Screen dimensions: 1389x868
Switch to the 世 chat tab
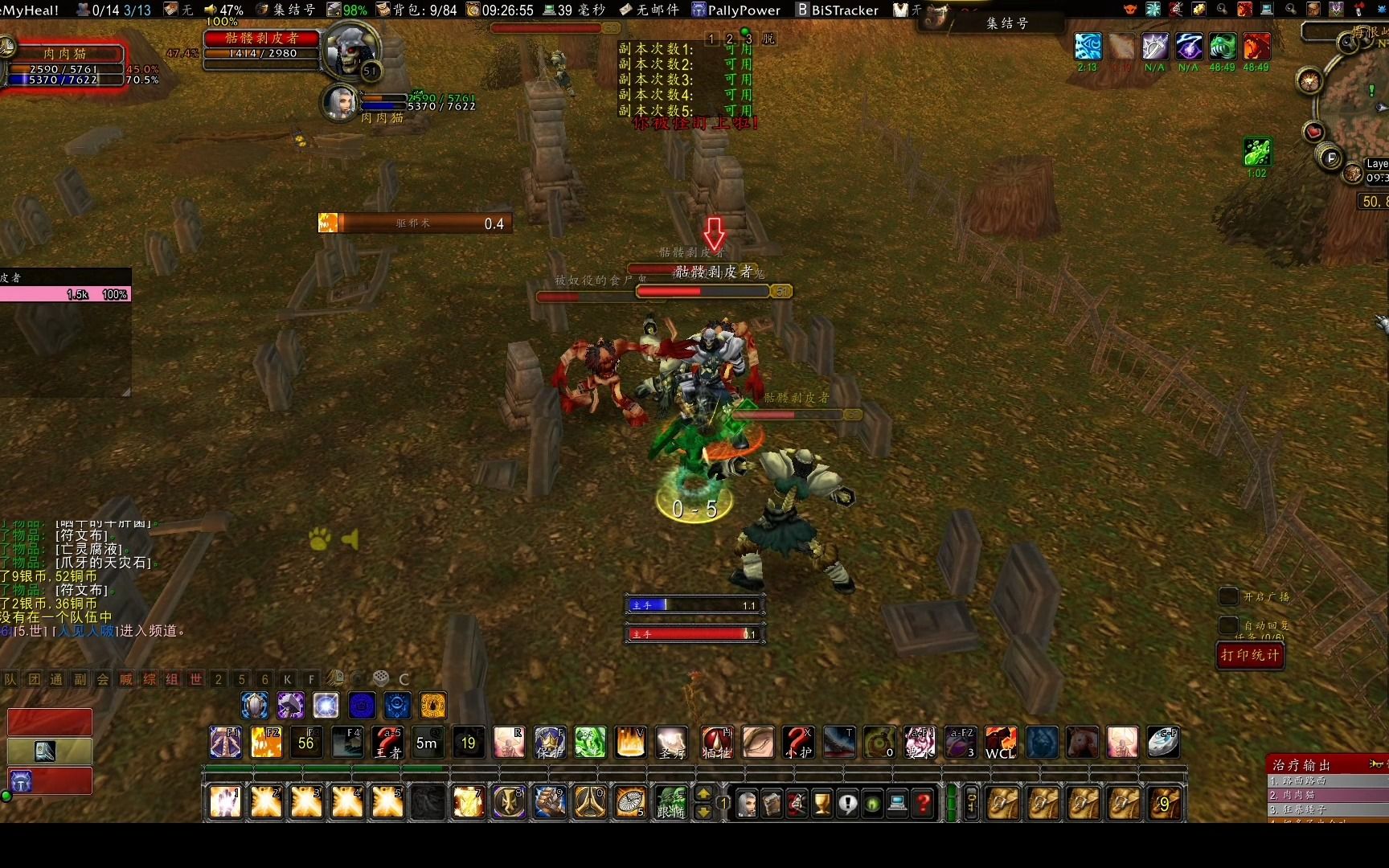tap(194, 679)
